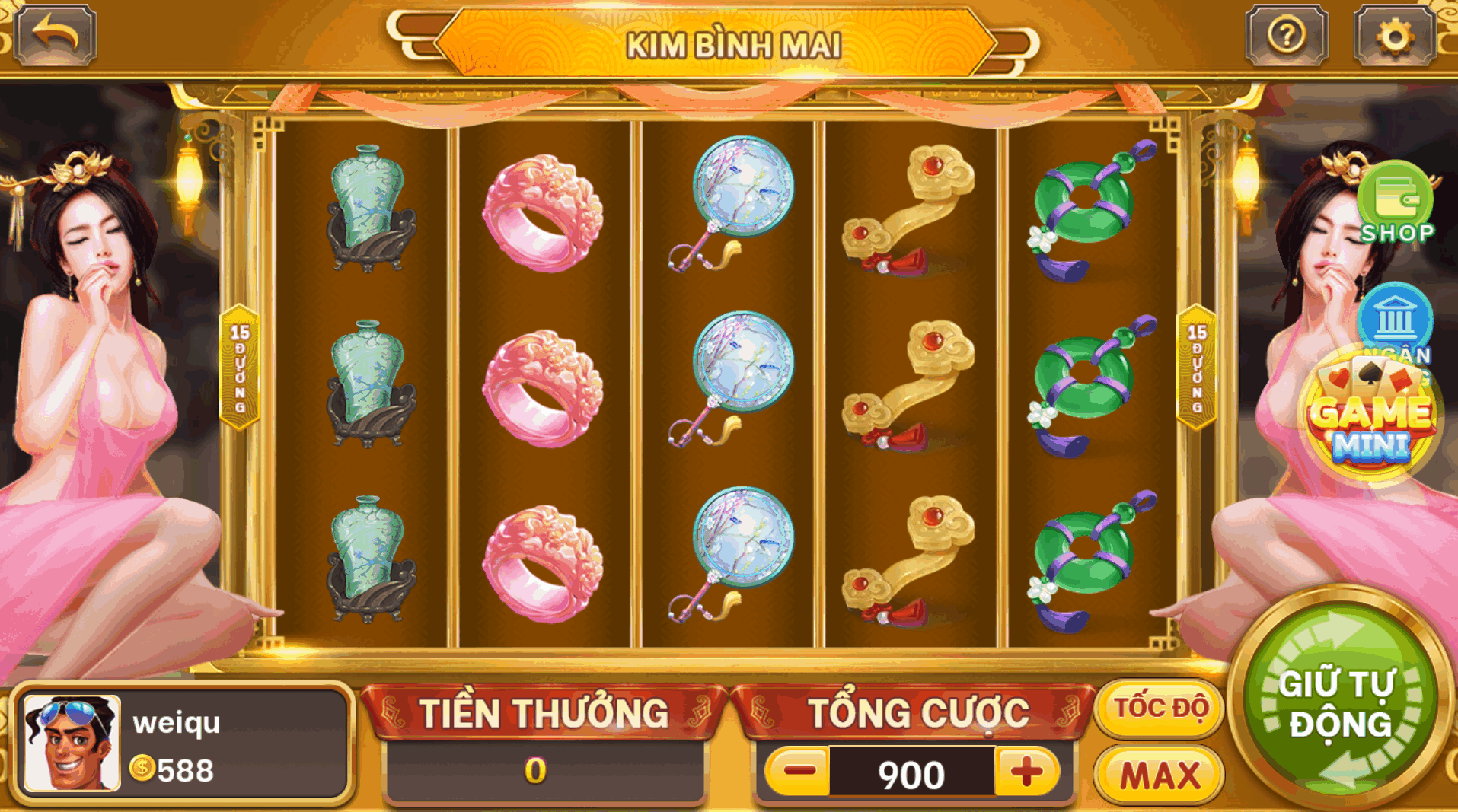
Task: Tap the TỐC ĐỘ speed button
Action: [x=1160, y=709]
